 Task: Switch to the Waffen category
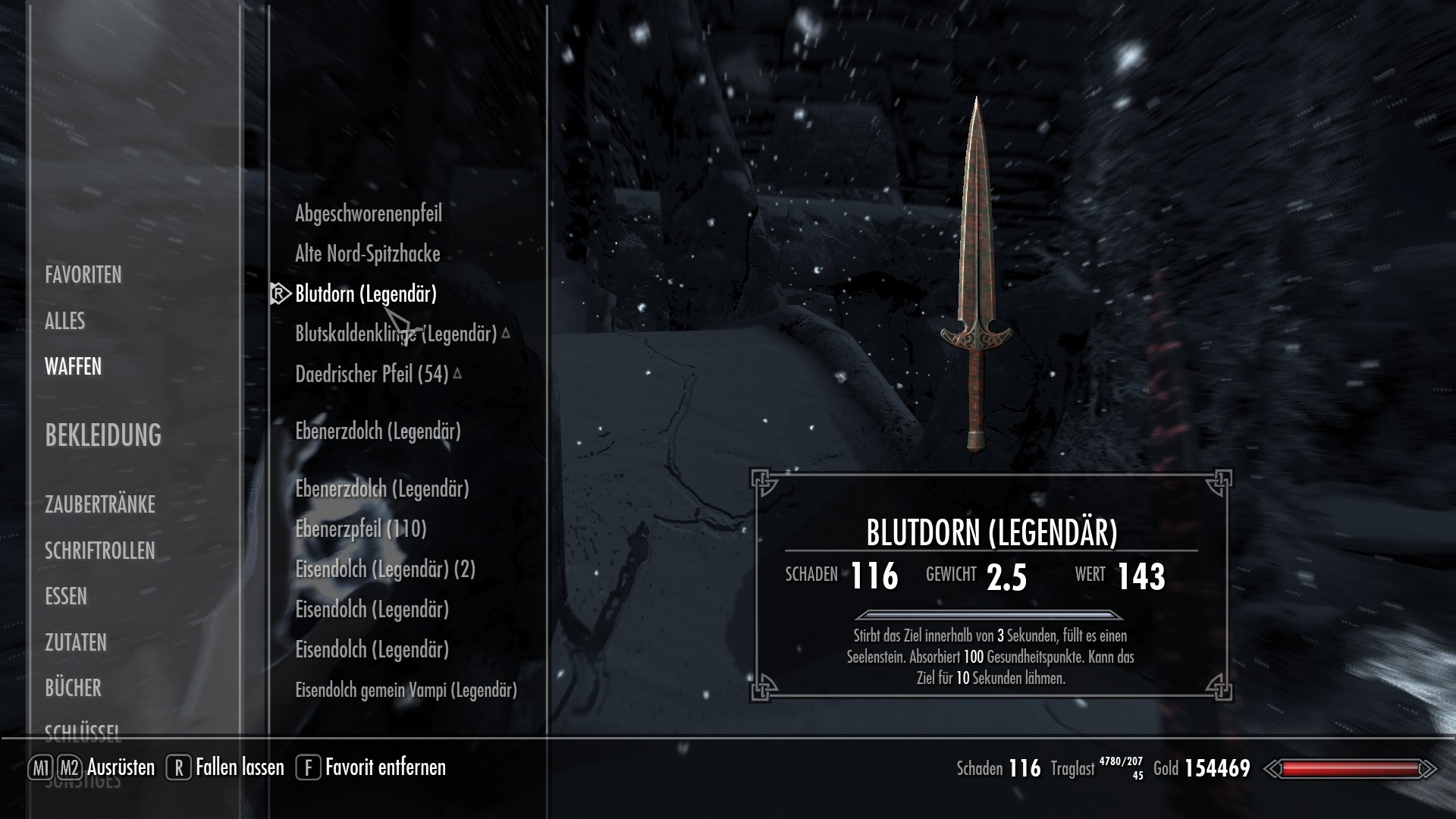pyautogui.click(x=73, y=367)
